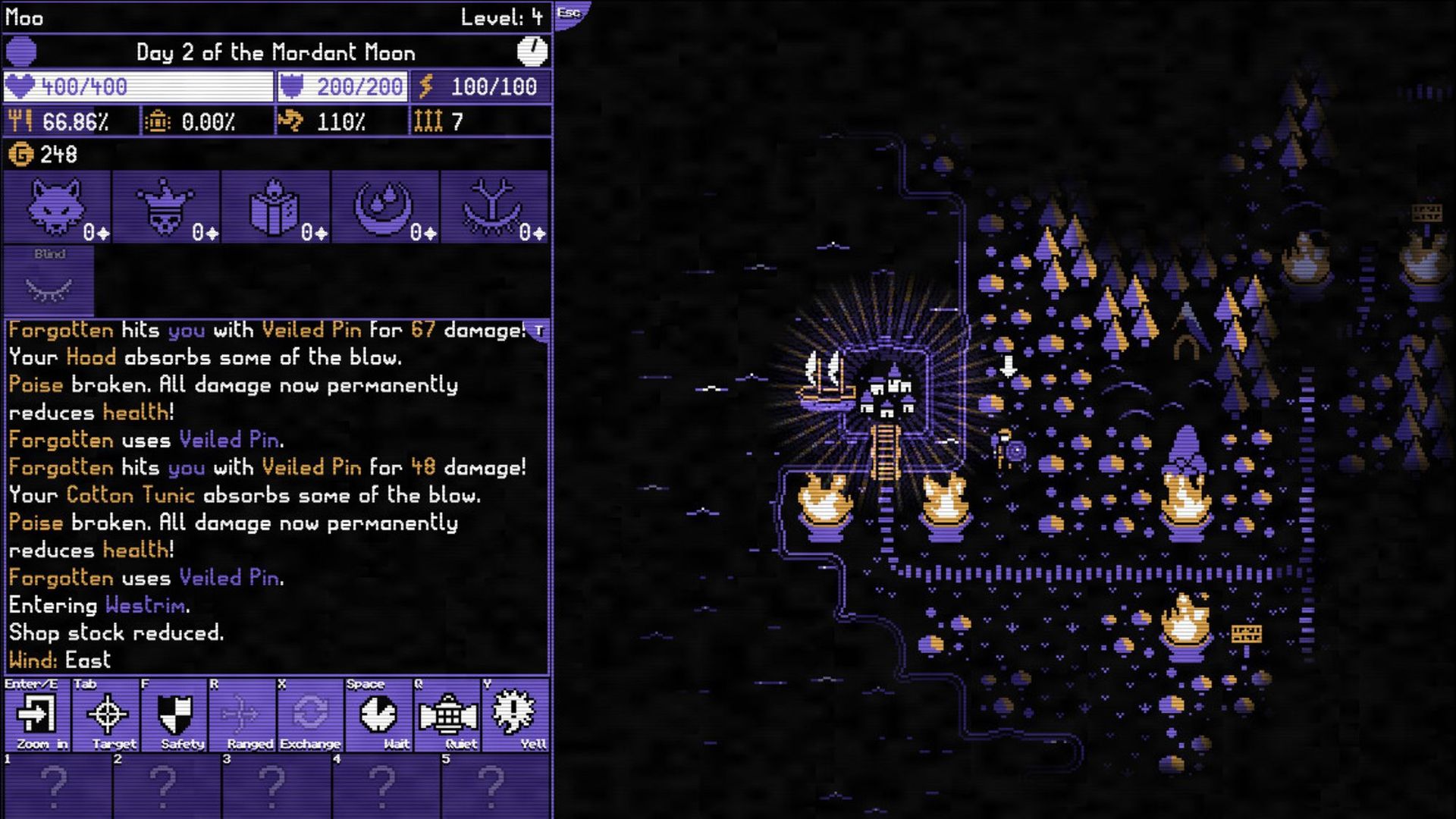This screenshot has height=819, width=1456.
Task: Open the Esc menu
Action: pyautogui.click(x=568, y=13)
